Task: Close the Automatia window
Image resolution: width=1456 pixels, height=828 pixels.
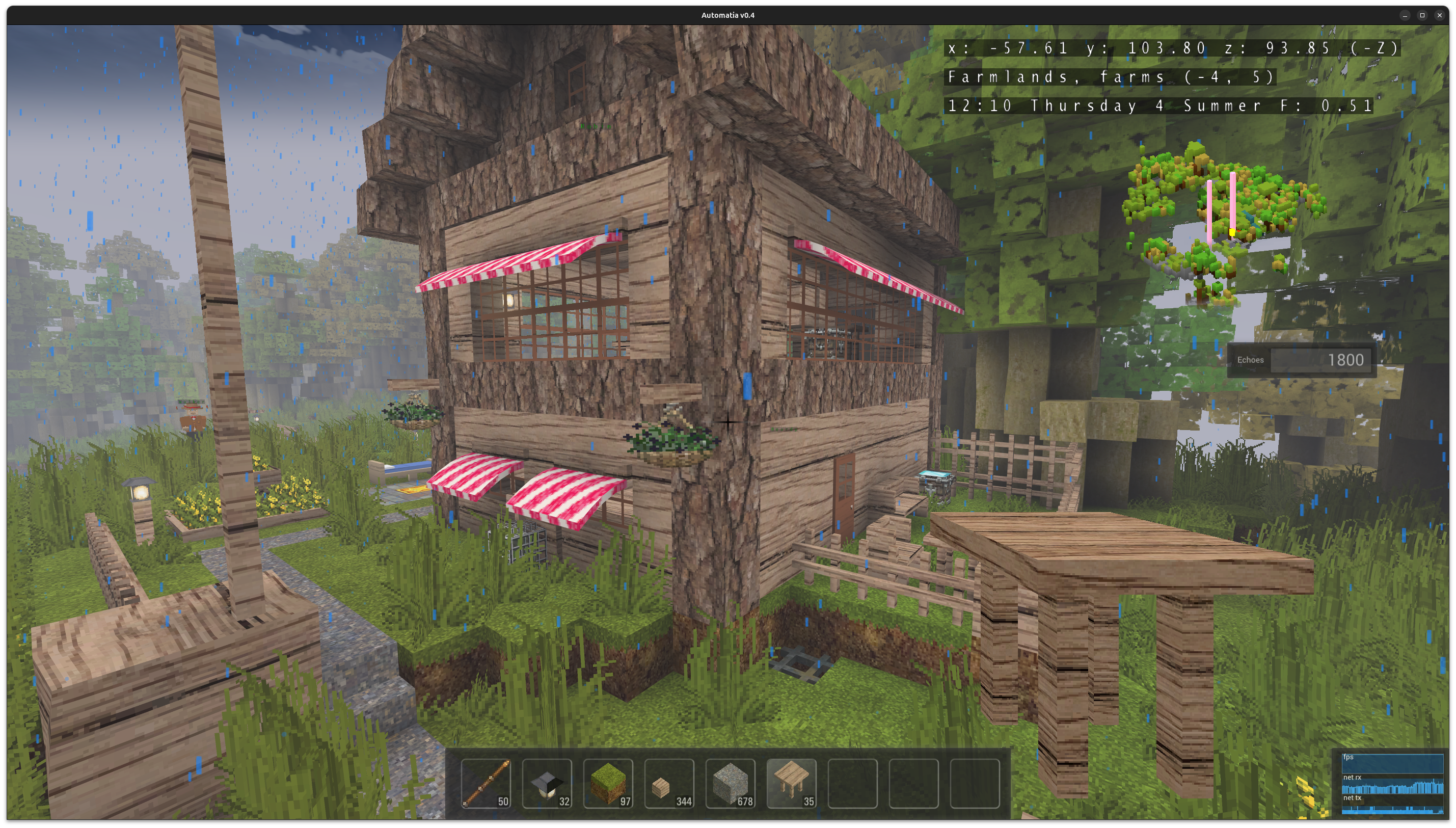Action: [x=1440, y=15]
